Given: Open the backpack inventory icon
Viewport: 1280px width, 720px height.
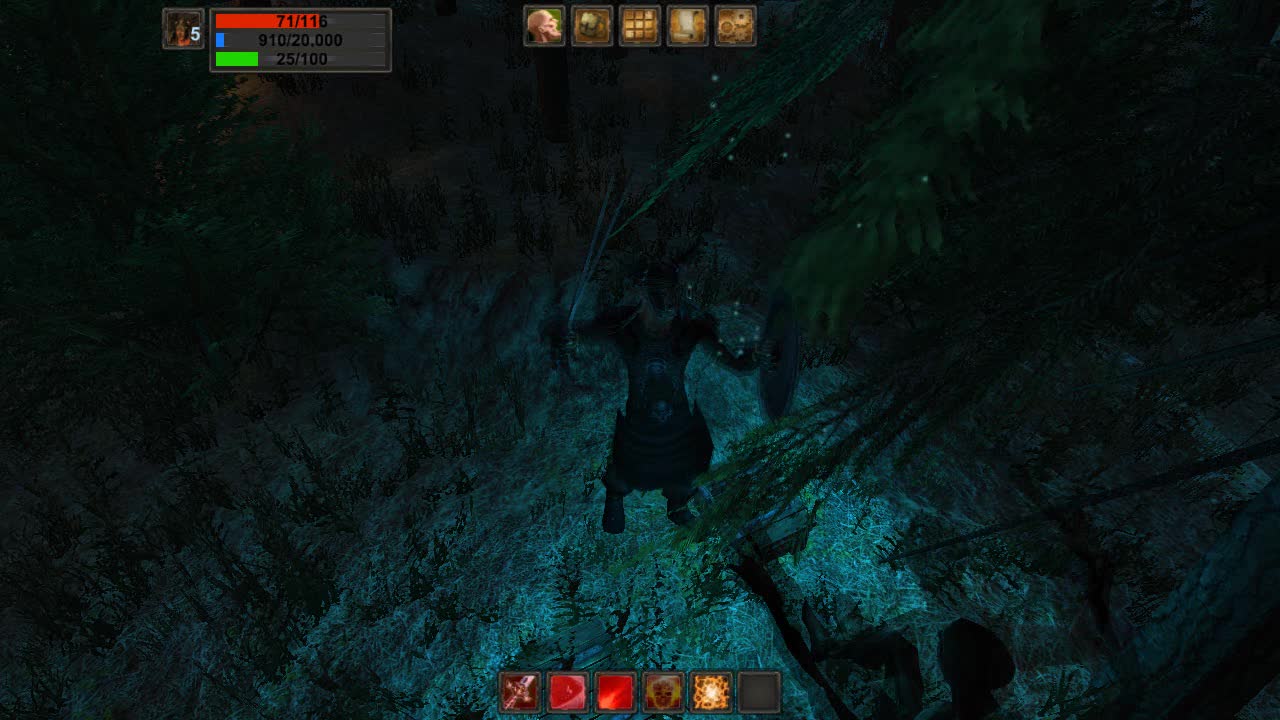Looking at the screenshot, I should click(591, 26).
